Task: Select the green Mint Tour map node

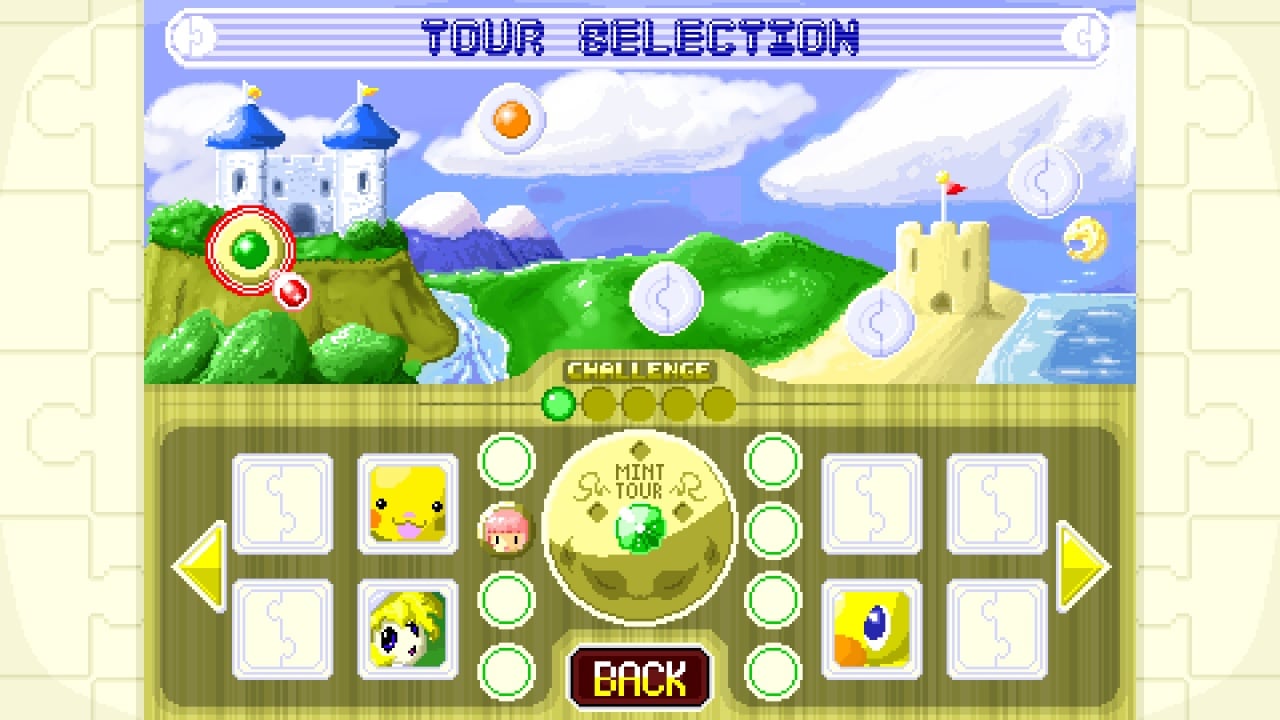Action: point(250,250)
